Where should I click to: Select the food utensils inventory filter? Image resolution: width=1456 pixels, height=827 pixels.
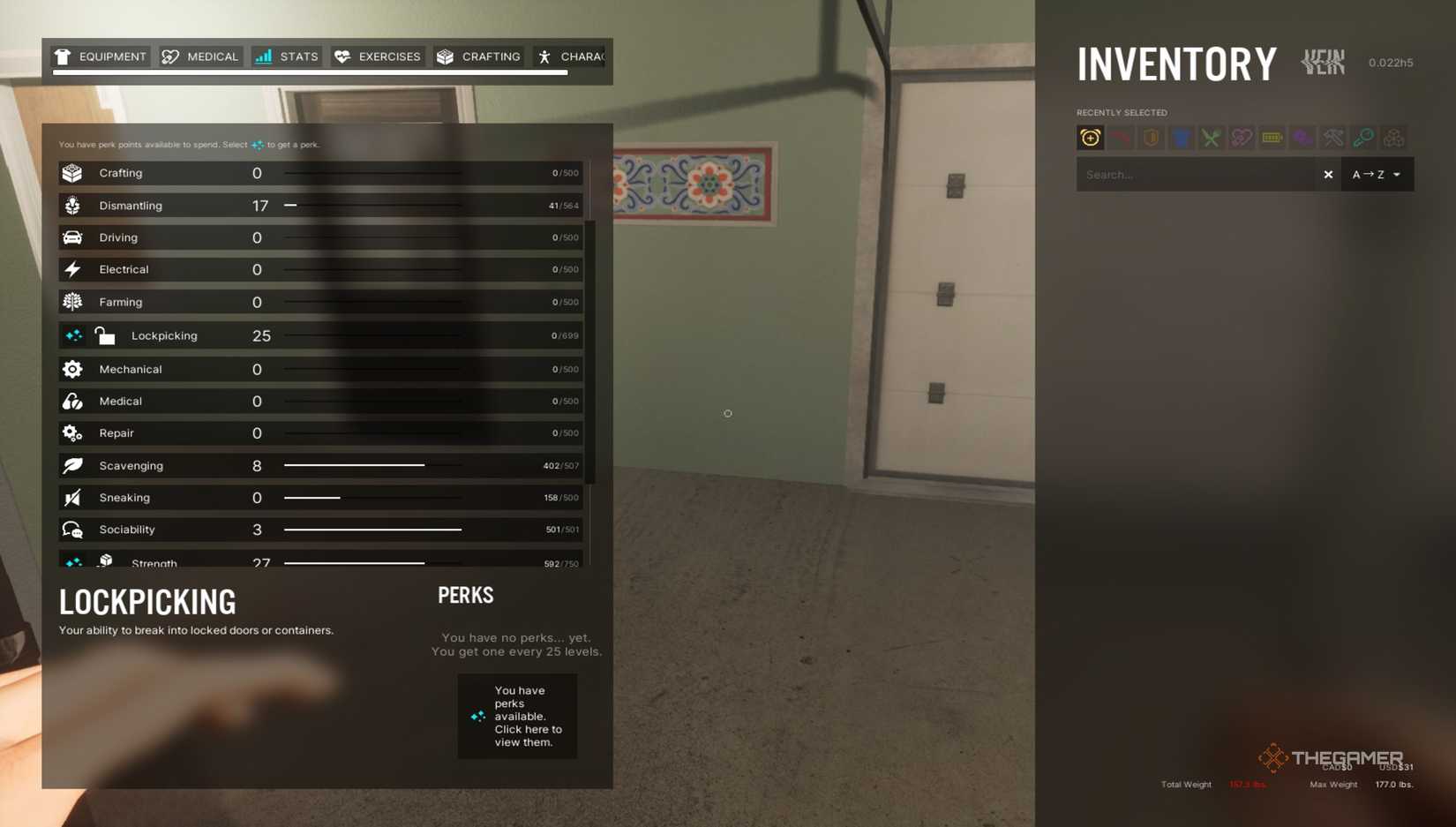coord(1211,138)
